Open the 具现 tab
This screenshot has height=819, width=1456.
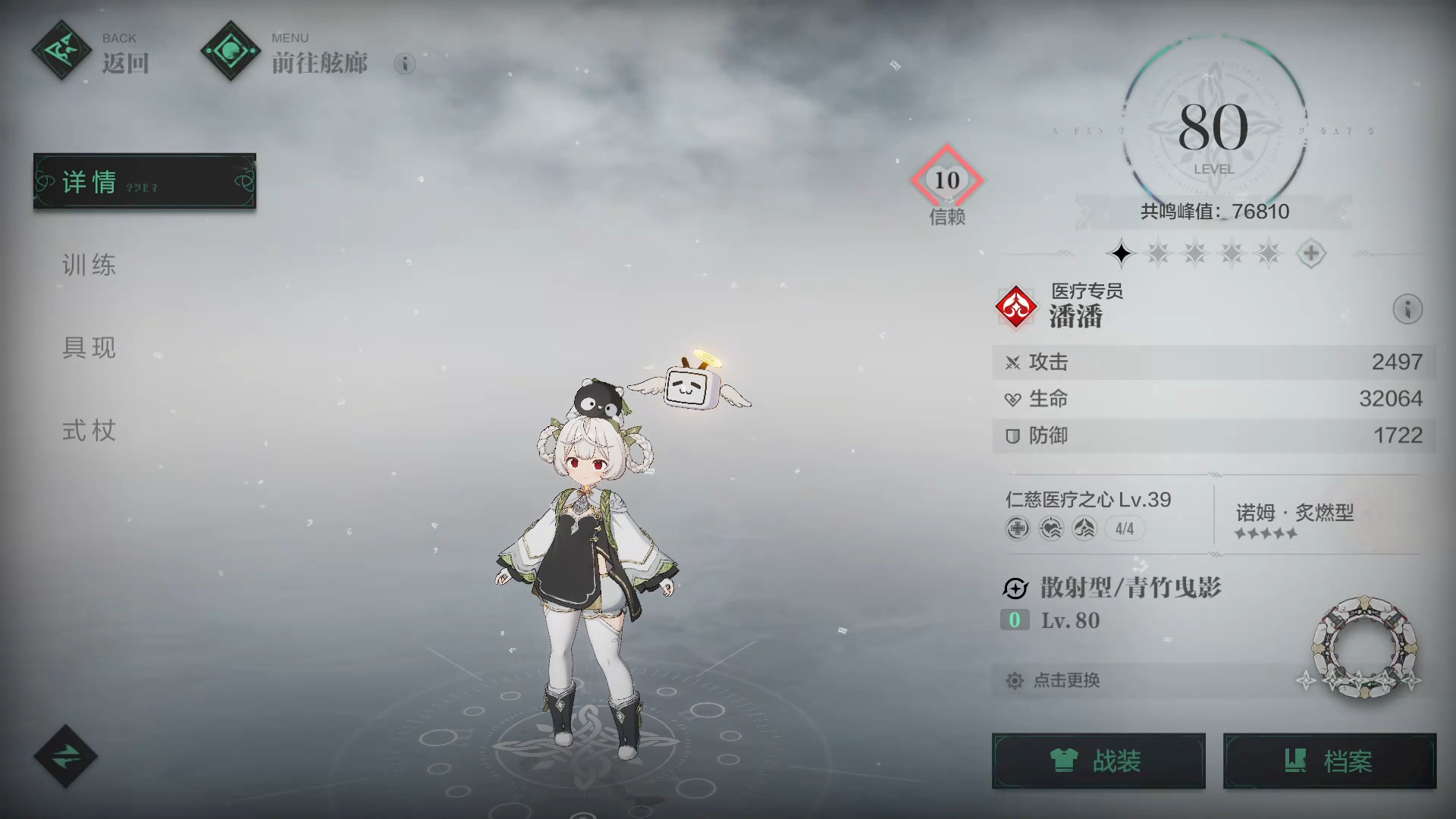click(89, 348)
